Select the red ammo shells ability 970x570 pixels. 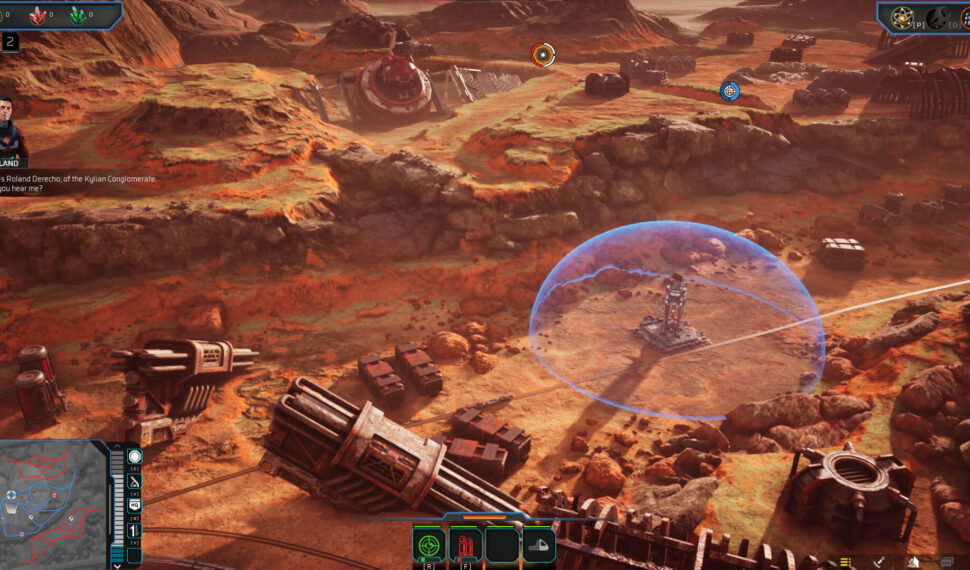[x=466, y=545]
